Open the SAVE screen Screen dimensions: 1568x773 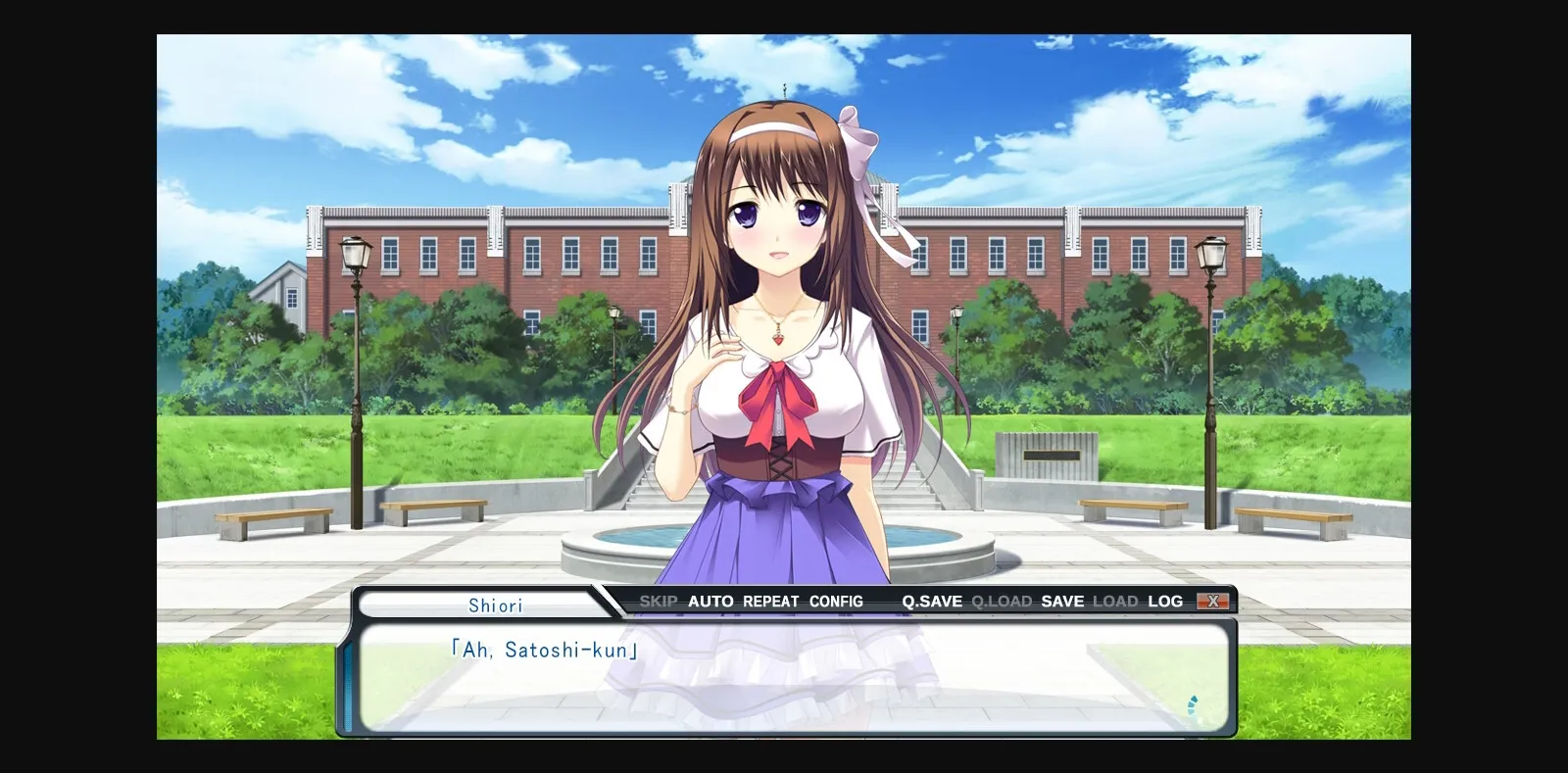pyautogui.click(x=1063, y=601)
